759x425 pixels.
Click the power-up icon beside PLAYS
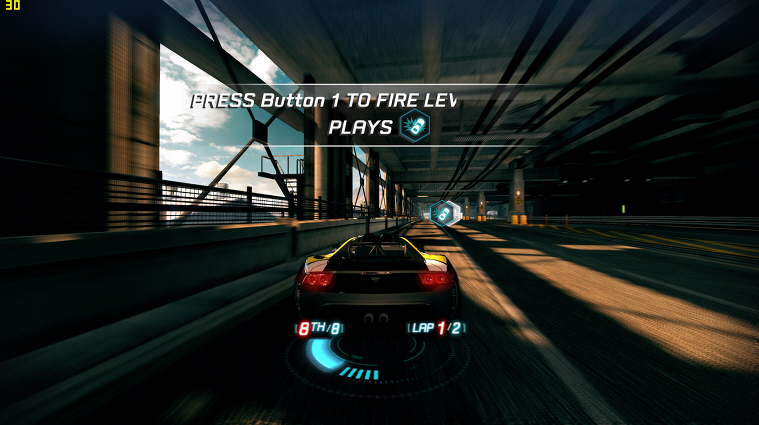point(414,126)
